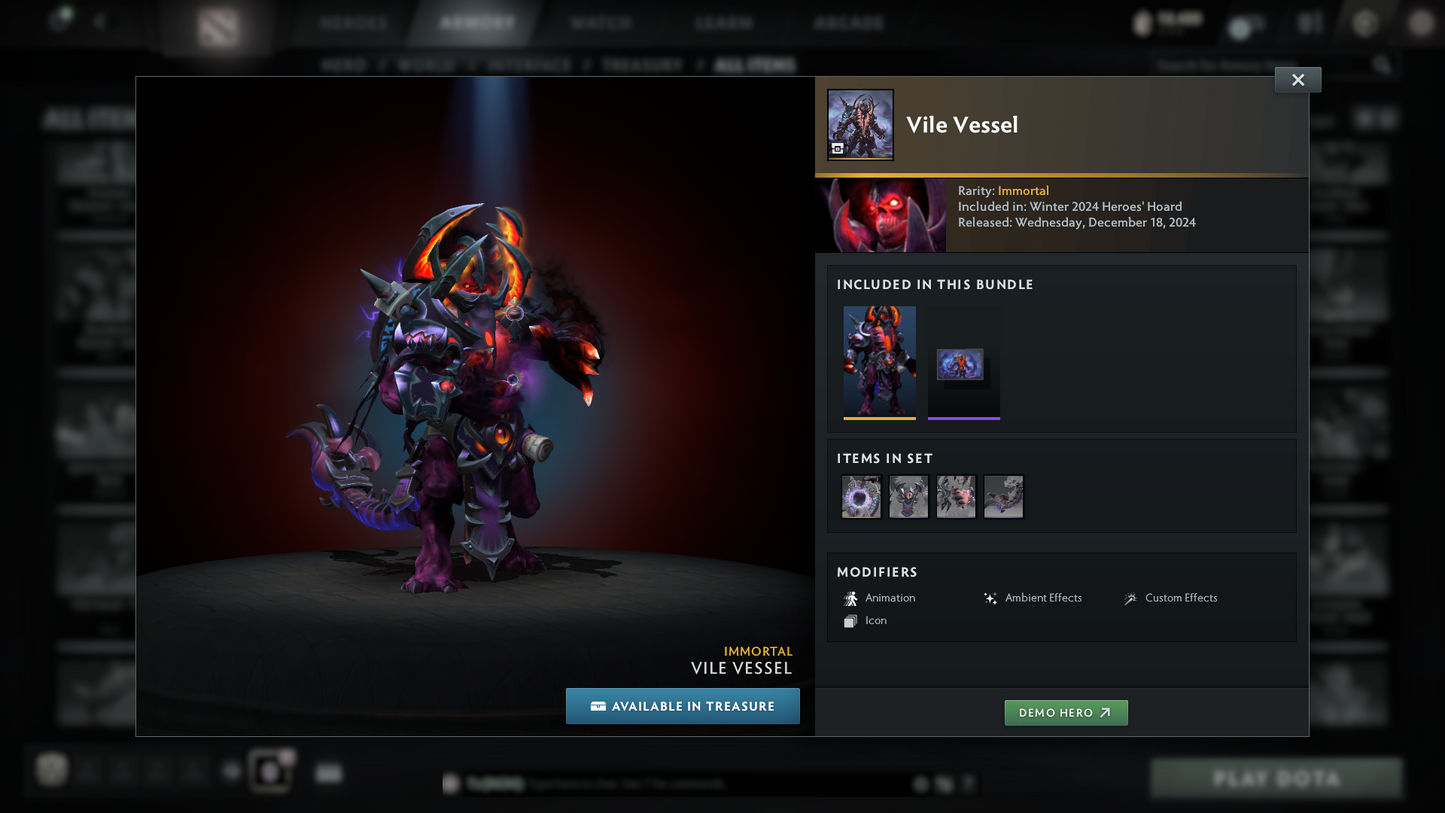1445x813 pixels.
Task: Open the HEROES tab
Action: pyautogui.click(x=353, y=21)
